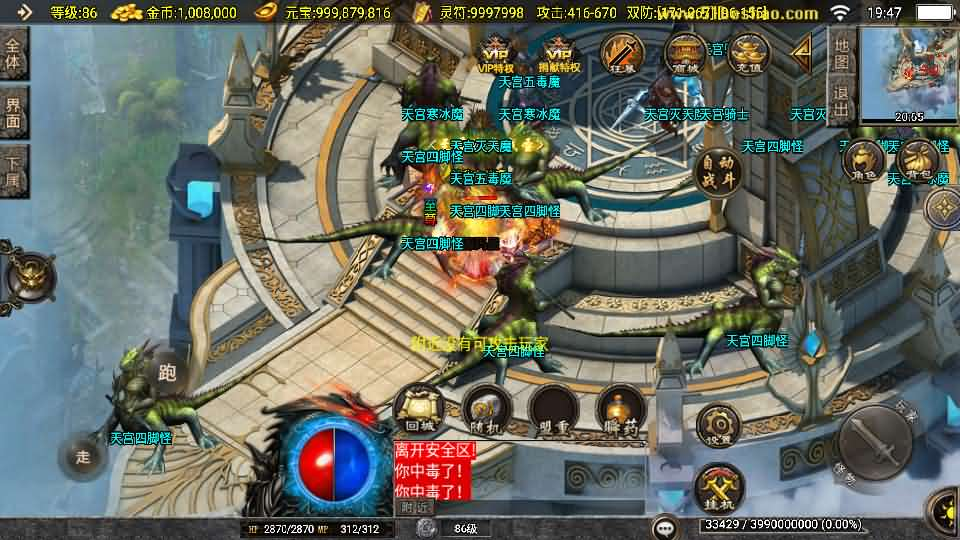Open the 捐献特权 donation VIP icon
Screen dimensions: 960x540
pos(560,56)
